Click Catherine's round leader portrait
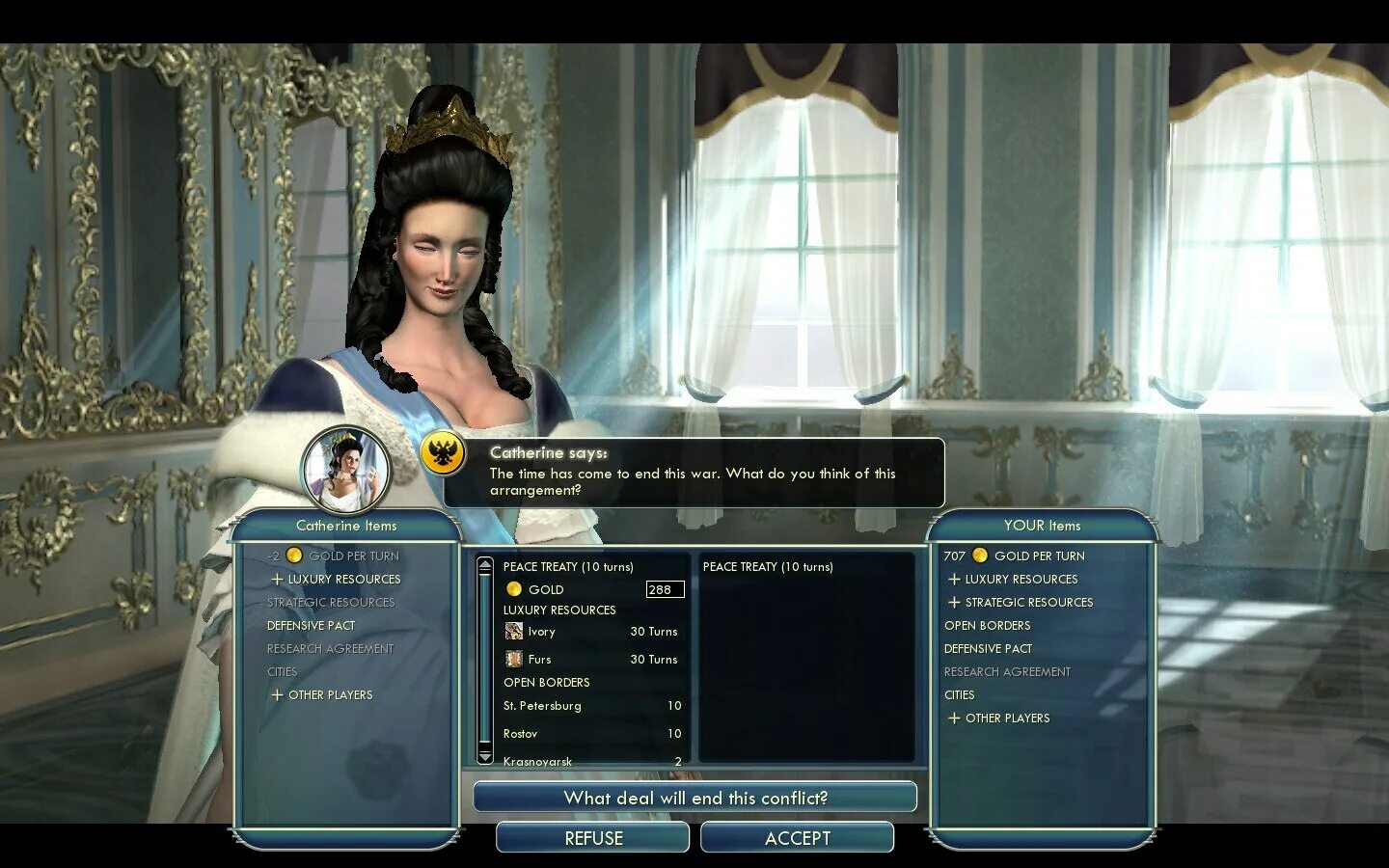Screen dimensions: 1389x868 tap(345, 470)
